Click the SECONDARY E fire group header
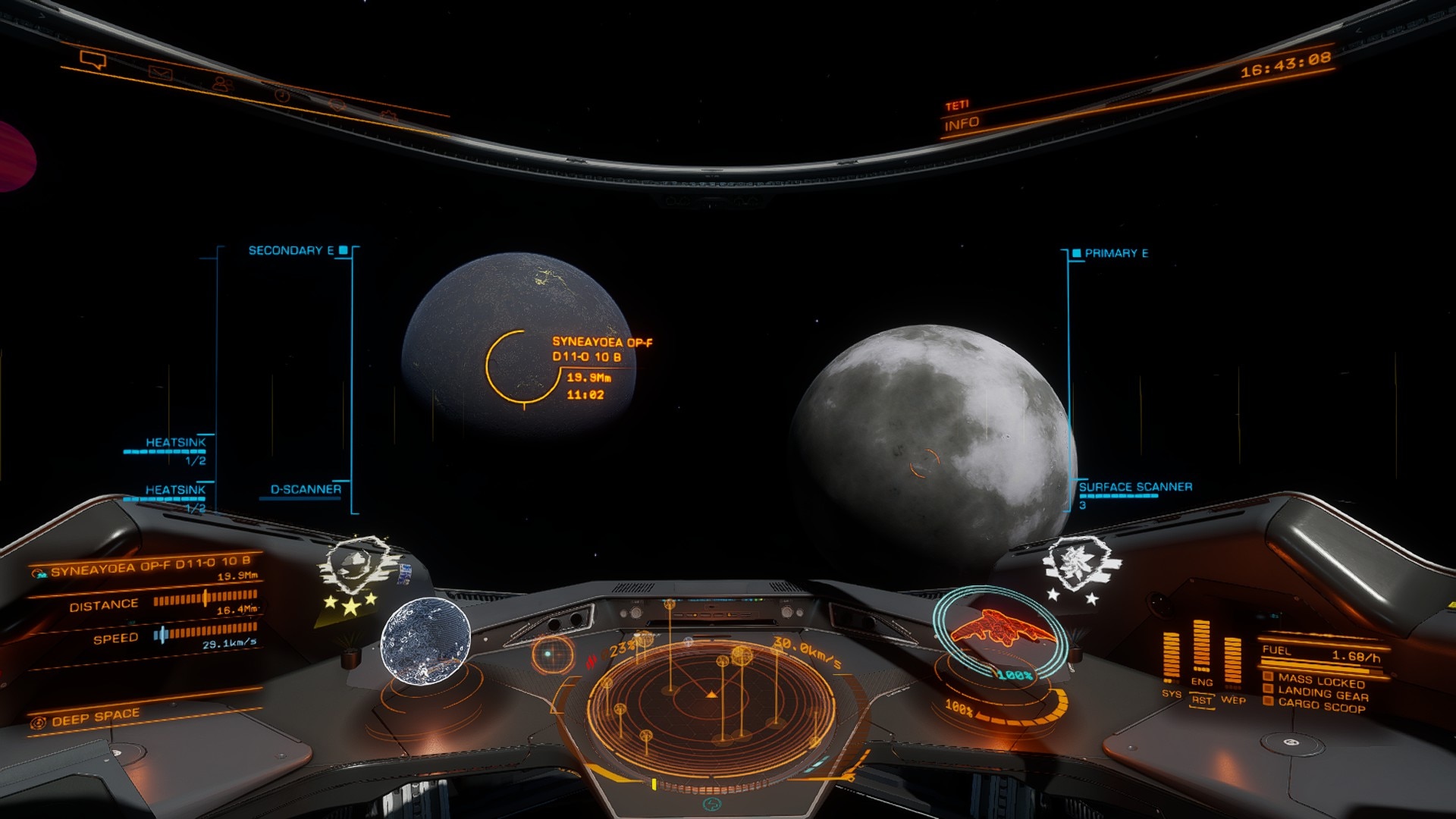 coord(291,250)
